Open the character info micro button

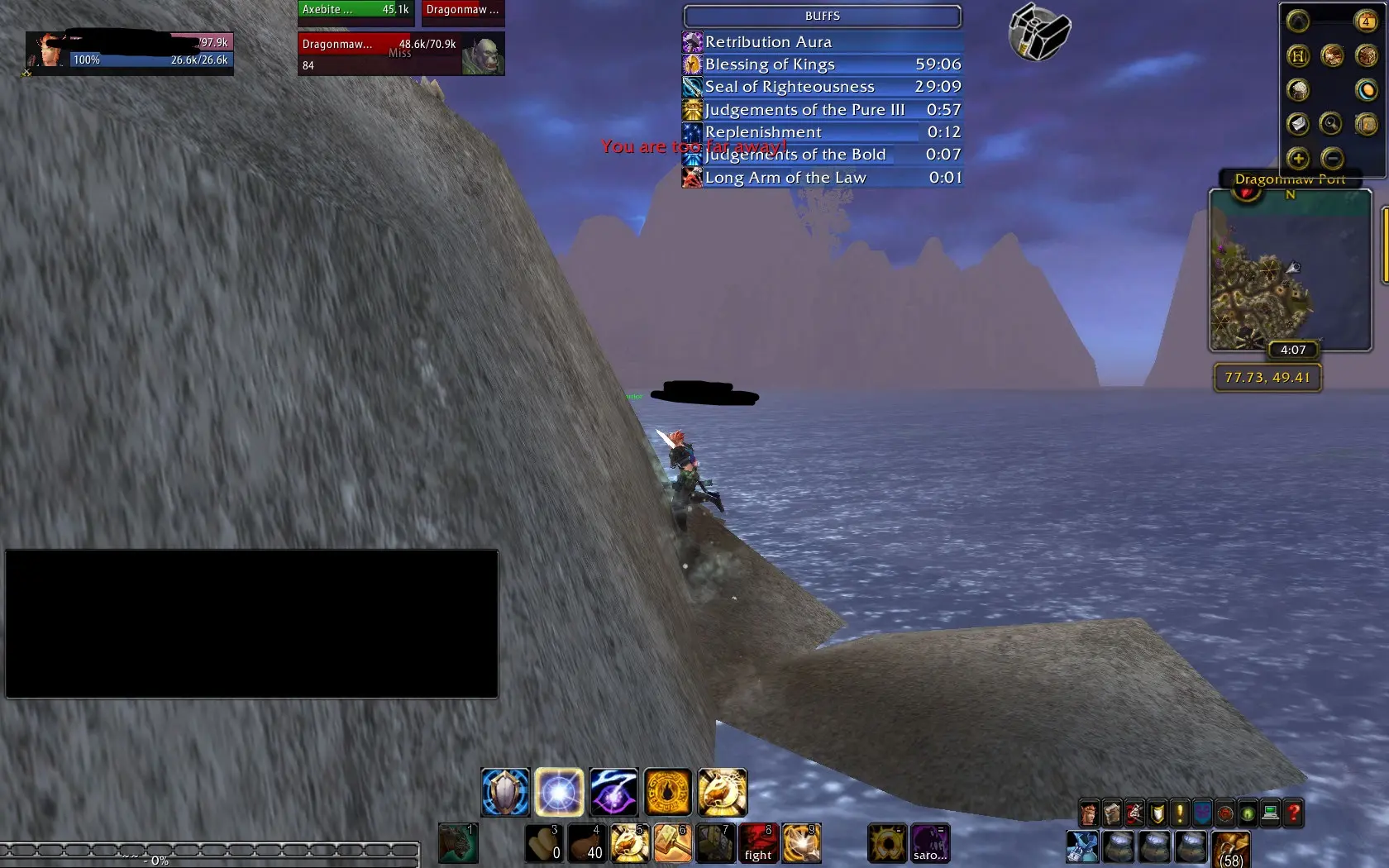tap(1090, 814)
